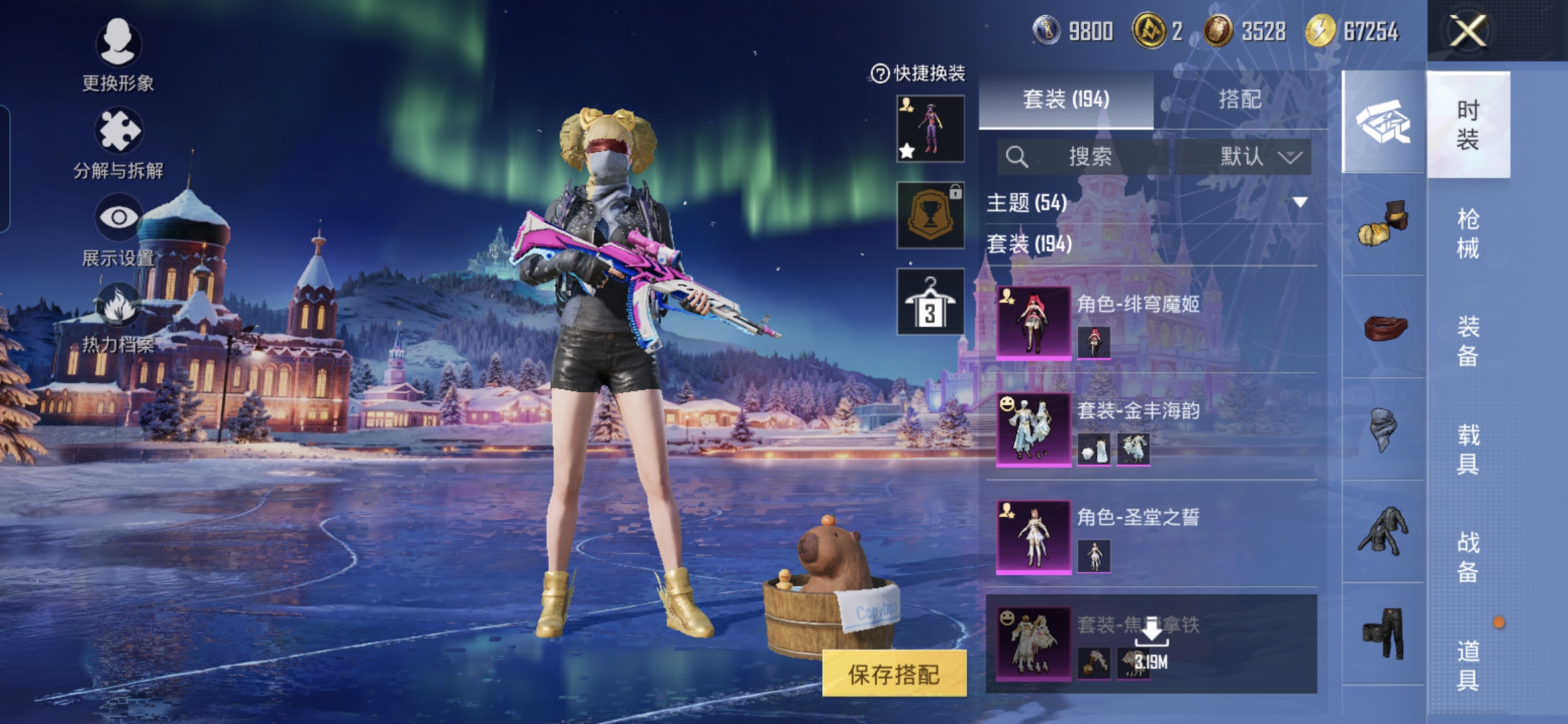The width and height of the screenshot is (1568, 724).
Task: Close the wardrobe screen
Action: (1467, 32)
